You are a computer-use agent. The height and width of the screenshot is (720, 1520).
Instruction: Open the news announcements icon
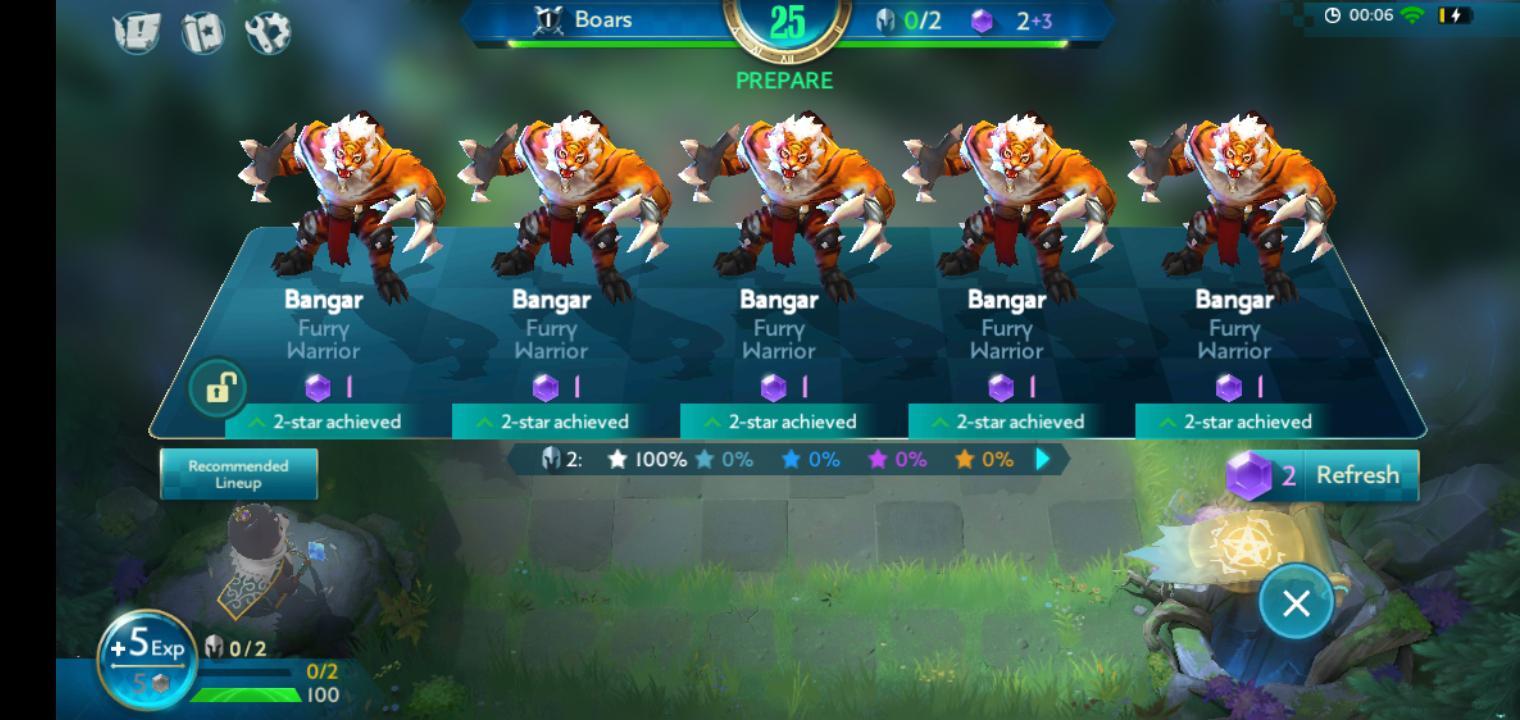click(x=138, y=32)
